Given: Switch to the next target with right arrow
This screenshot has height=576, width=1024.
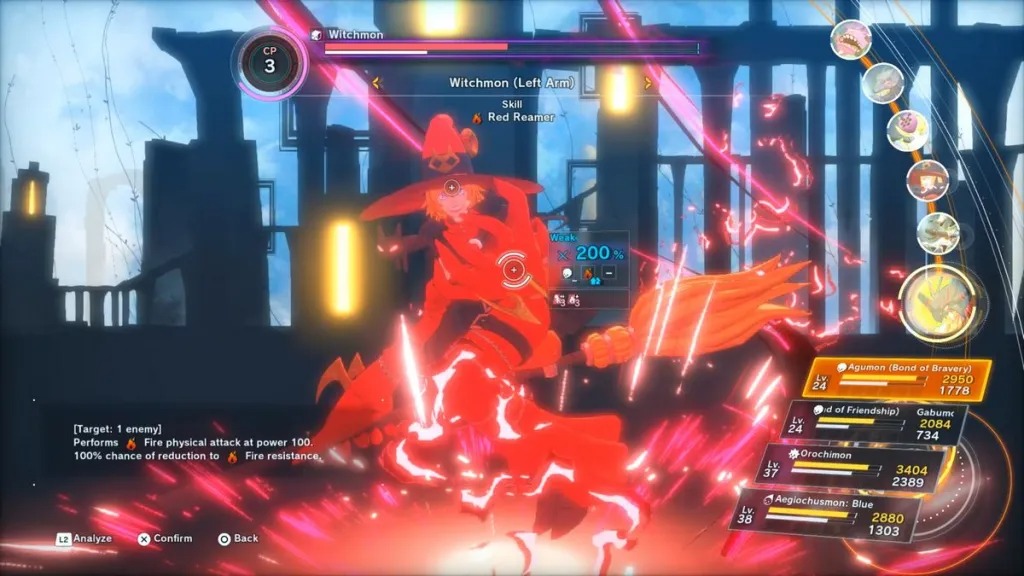Looking at the screenshot, I should tap(647, 83).
